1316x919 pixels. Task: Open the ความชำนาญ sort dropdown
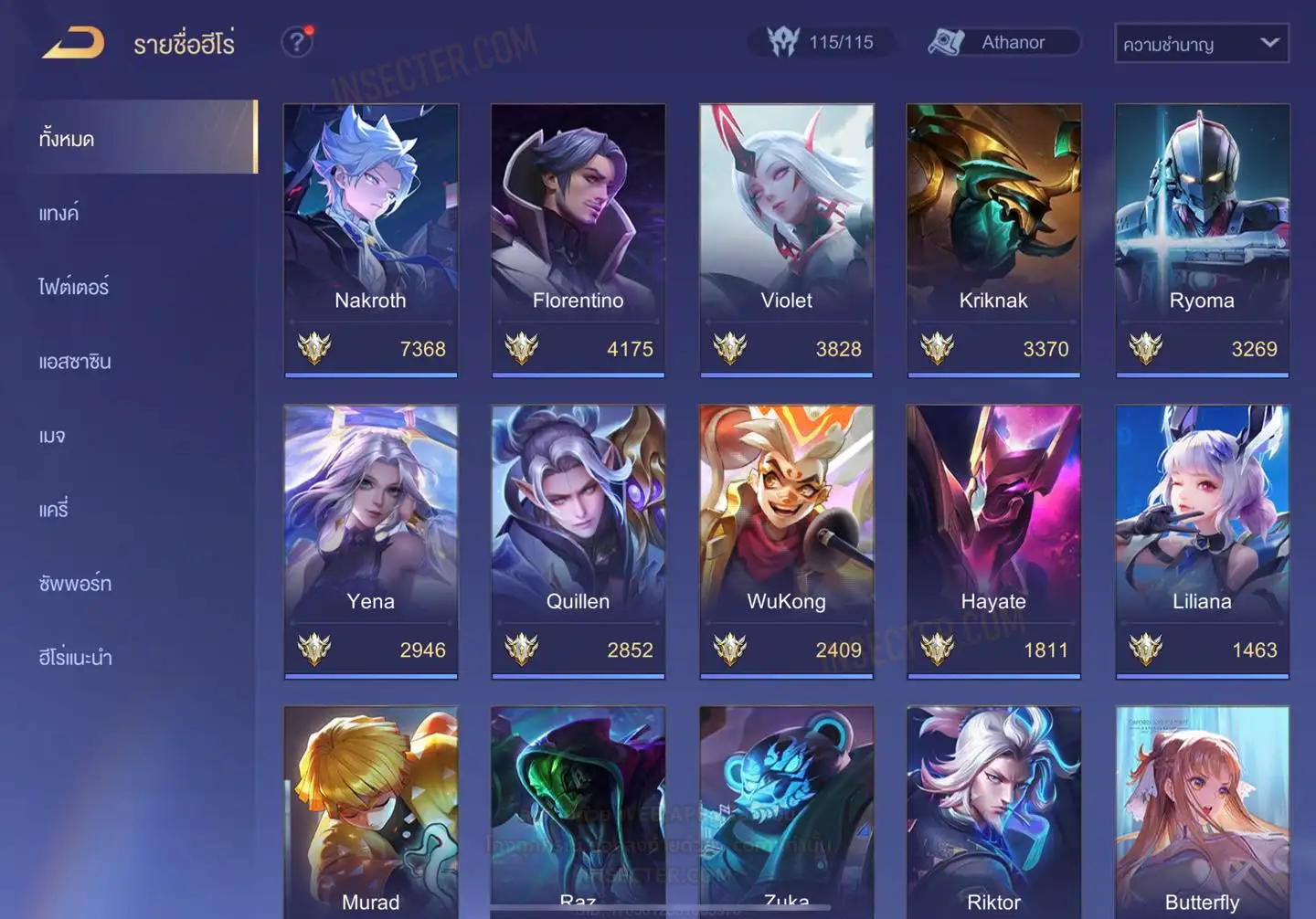click(x=1201, y=44)
